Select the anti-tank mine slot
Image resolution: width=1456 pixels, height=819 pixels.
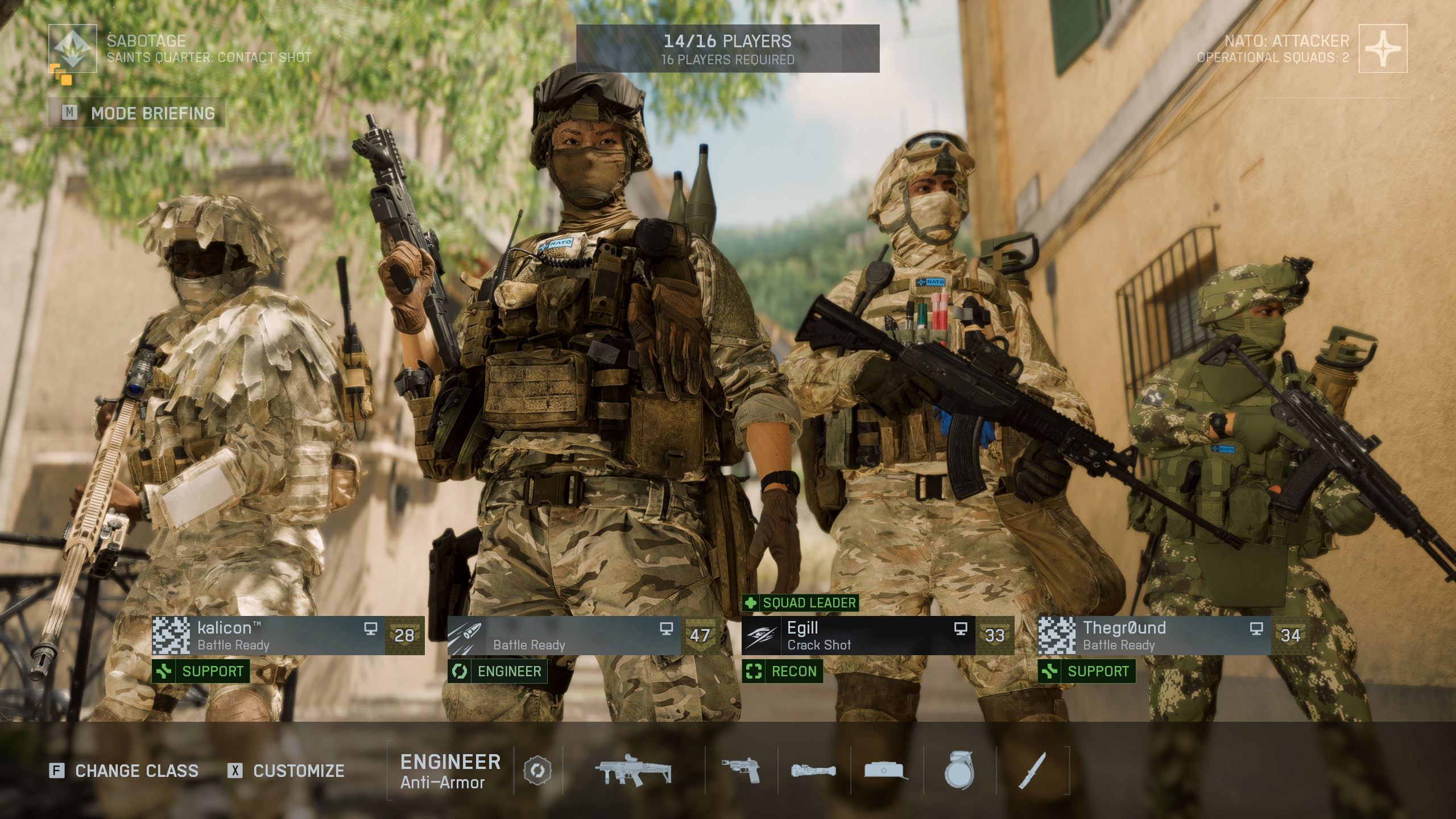[x=886, y=771]
